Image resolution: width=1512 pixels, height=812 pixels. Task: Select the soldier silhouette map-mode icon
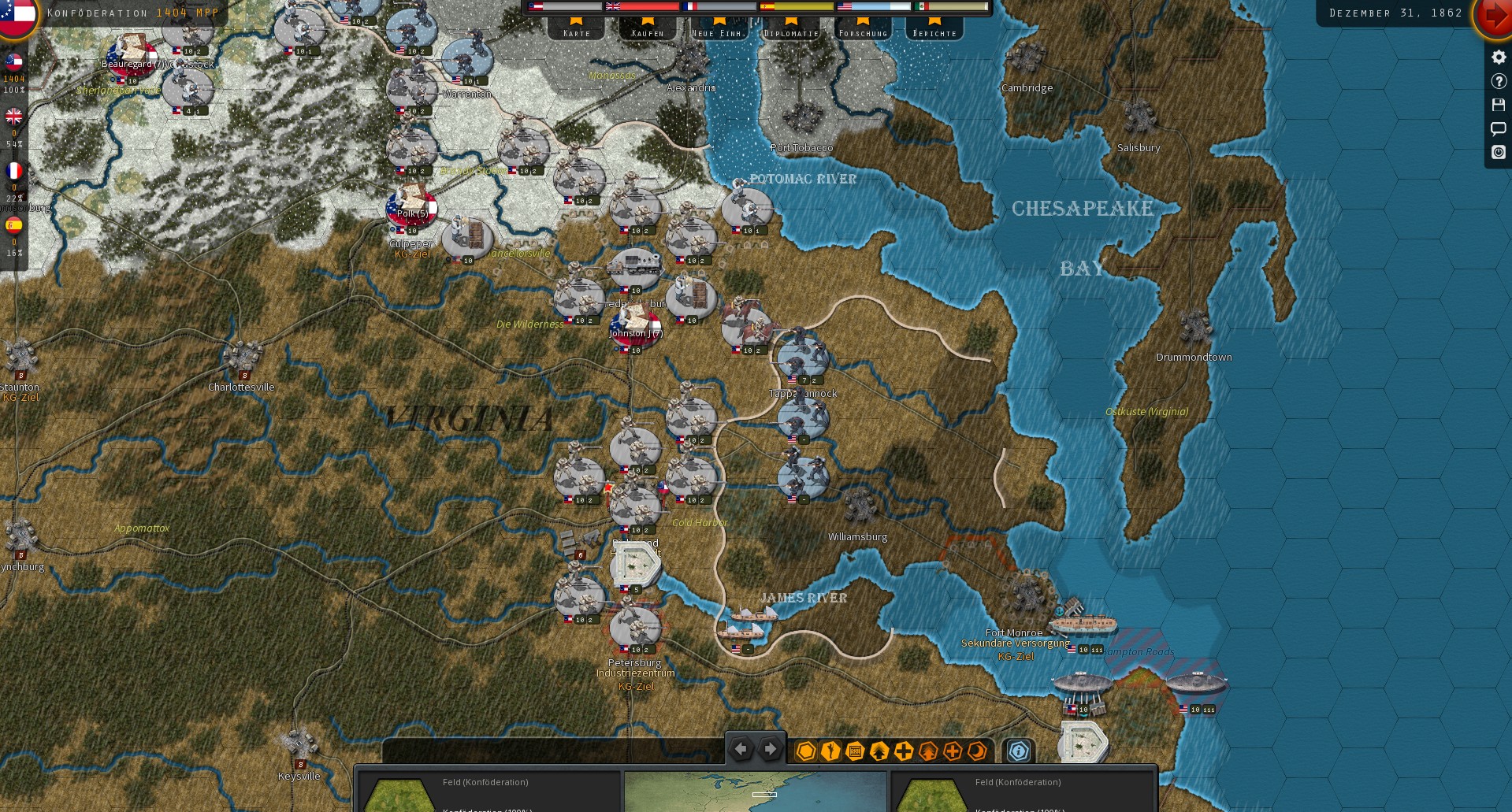[x=830, y=752]
